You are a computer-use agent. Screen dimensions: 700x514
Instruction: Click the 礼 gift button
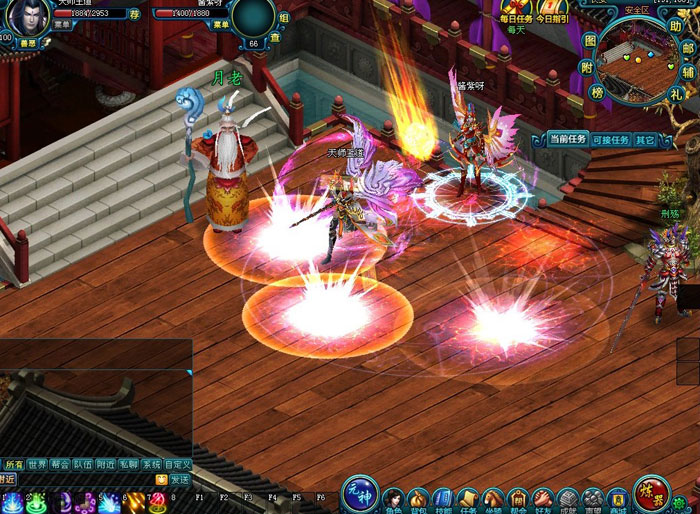(x=678, y=94)
